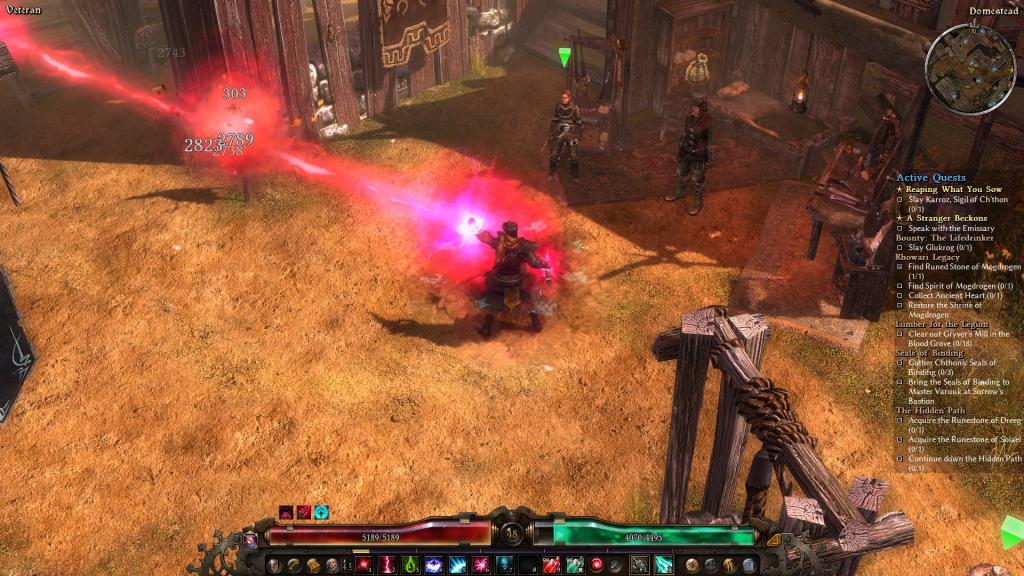Activate the green flame skill

pyautogui.click(x=410, y=565)
